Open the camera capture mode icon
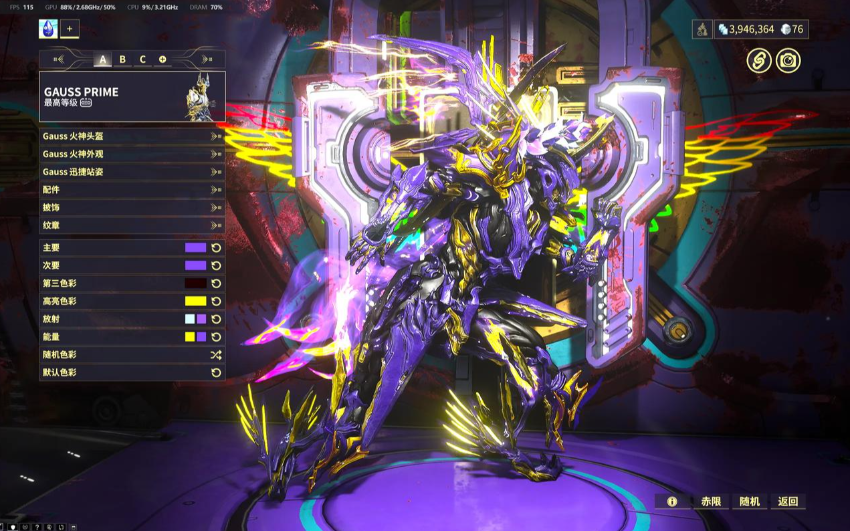This screenshot has height=531, width=850. (788, 60)
